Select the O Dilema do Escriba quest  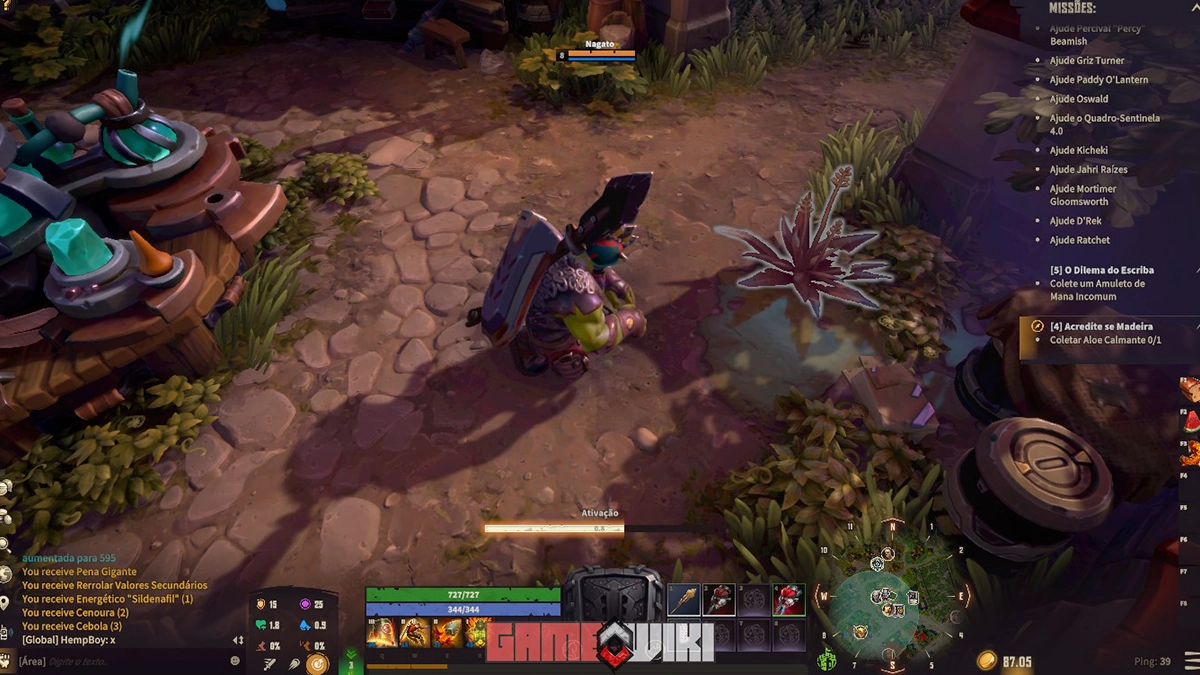click(1101, 270)
